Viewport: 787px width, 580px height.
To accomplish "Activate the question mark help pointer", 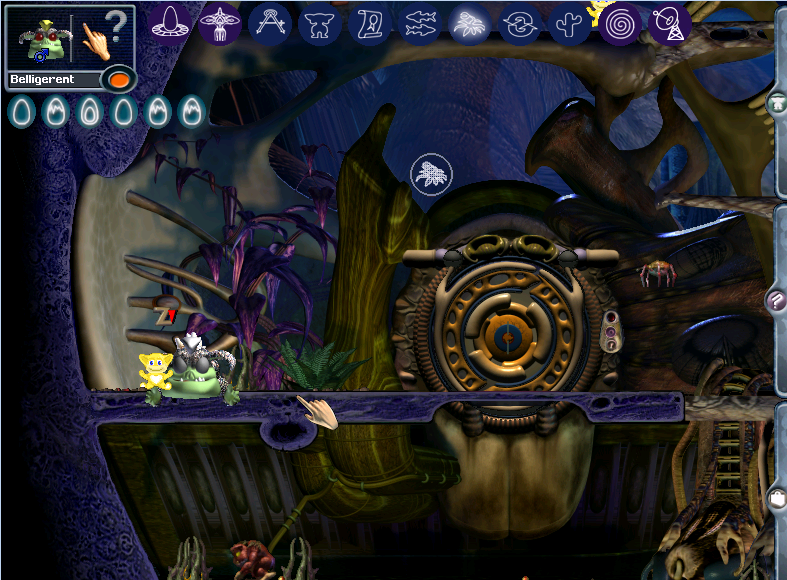I will (x=105, y=36).
